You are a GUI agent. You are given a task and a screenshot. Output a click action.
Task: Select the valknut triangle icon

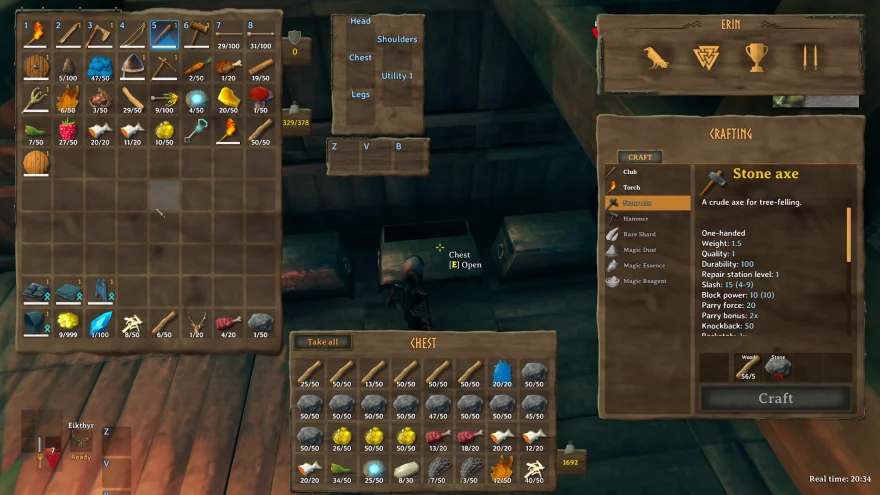pos(706,57)
